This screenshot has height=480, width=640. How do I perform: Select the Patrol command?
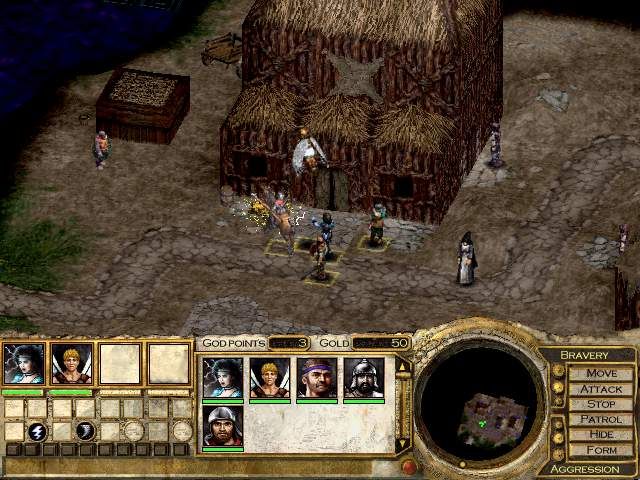click(x=601, y=419)
